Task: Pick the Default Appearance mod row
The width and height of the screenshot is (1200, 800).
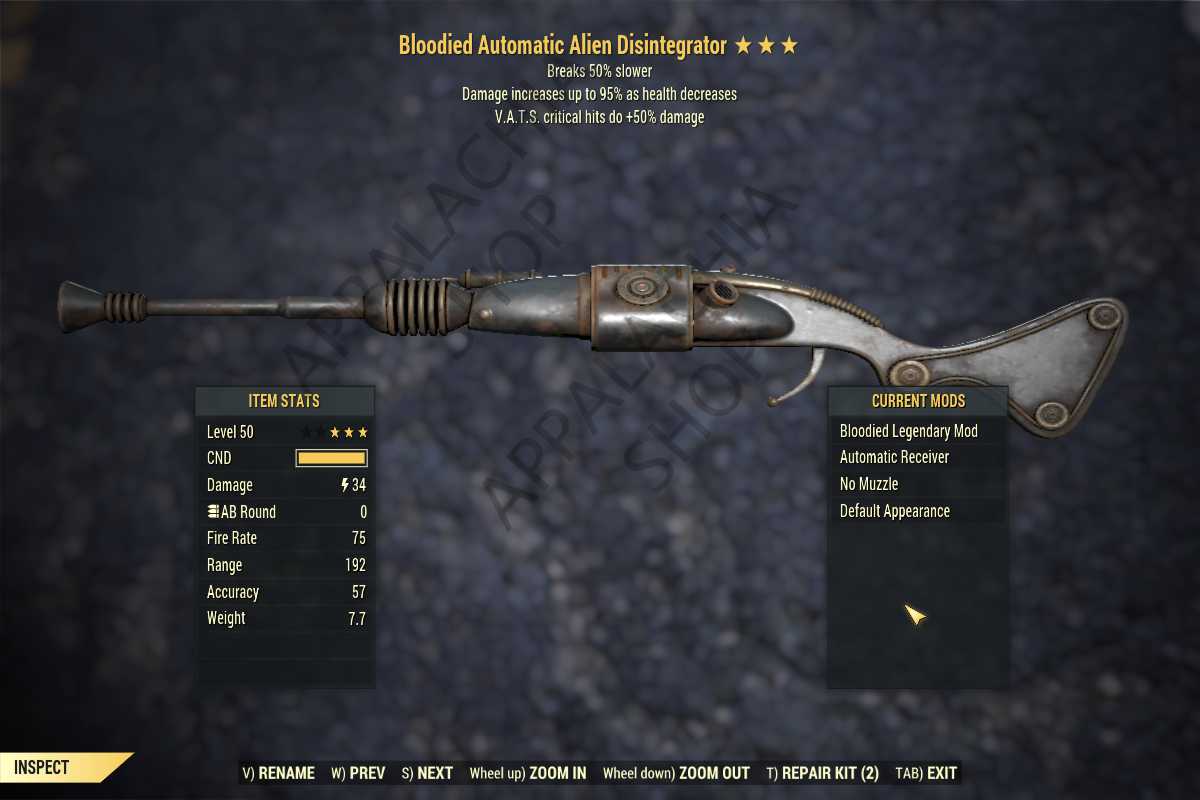Action: coord(894,511)
